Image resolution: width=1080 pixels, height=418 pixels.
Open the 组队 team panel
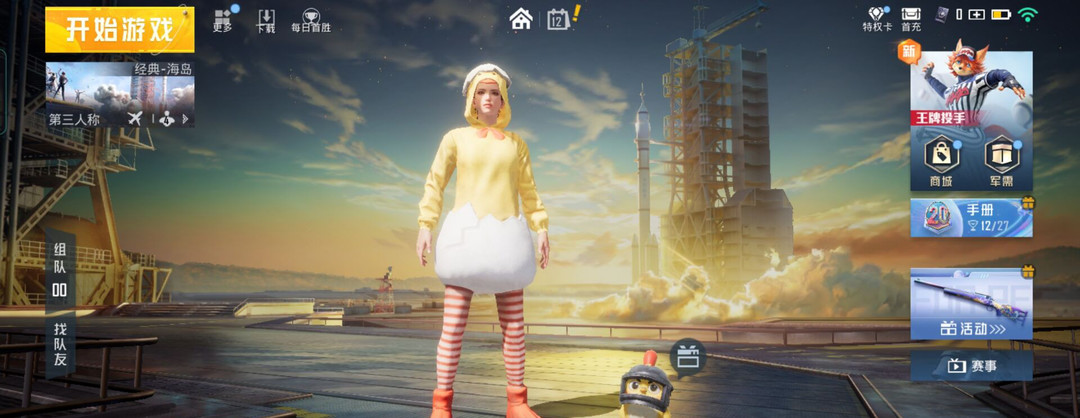[x=60, y=268]
